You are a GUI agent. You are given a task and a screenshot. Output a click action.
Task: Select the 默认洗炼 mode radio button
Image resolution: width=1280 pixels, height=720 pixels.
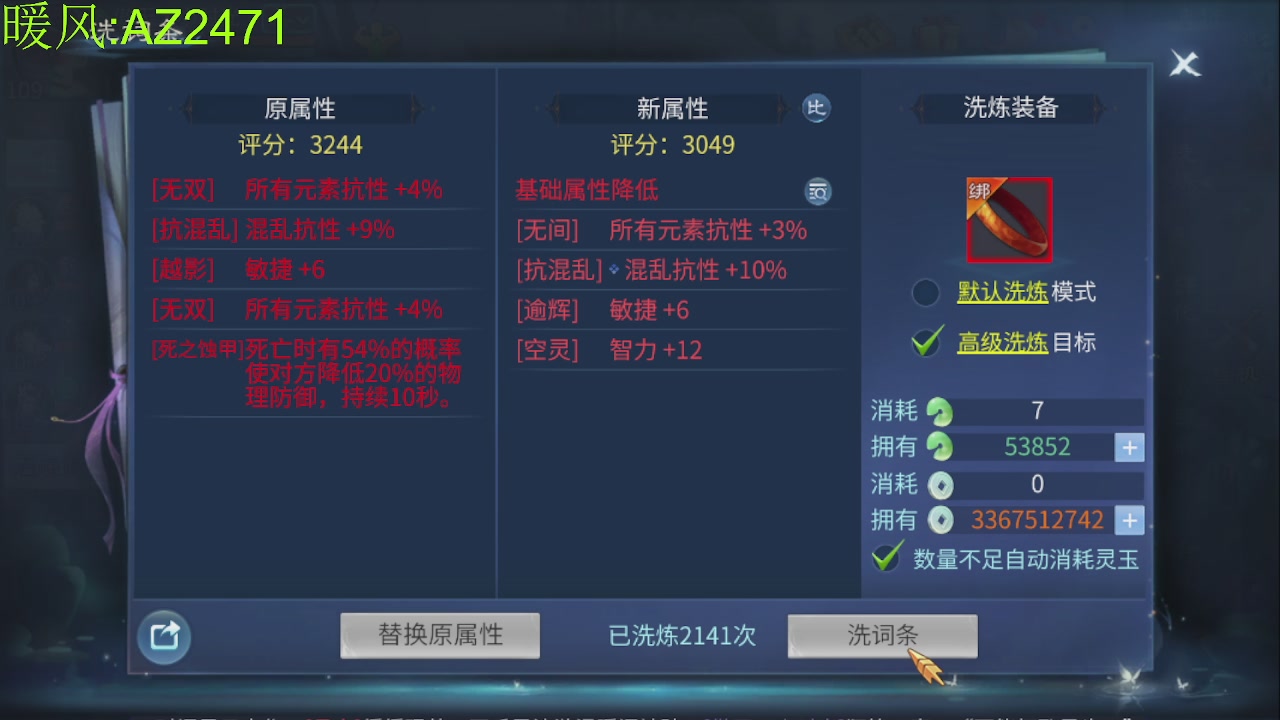(927, 291)
